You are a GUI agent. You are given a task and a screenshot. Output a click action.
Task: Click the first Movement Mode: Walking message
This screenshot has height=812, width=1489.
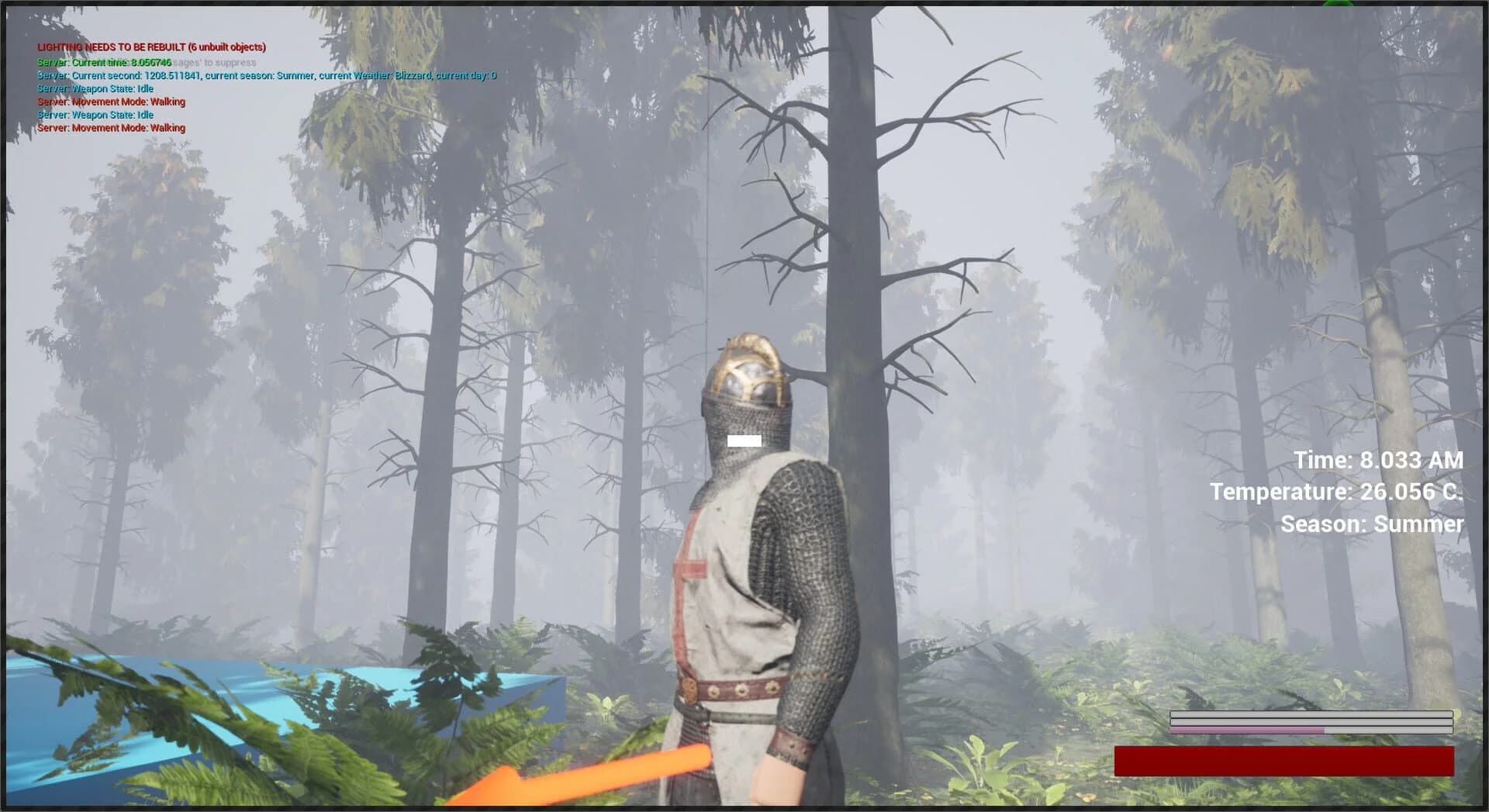click(x=111, y=102)
